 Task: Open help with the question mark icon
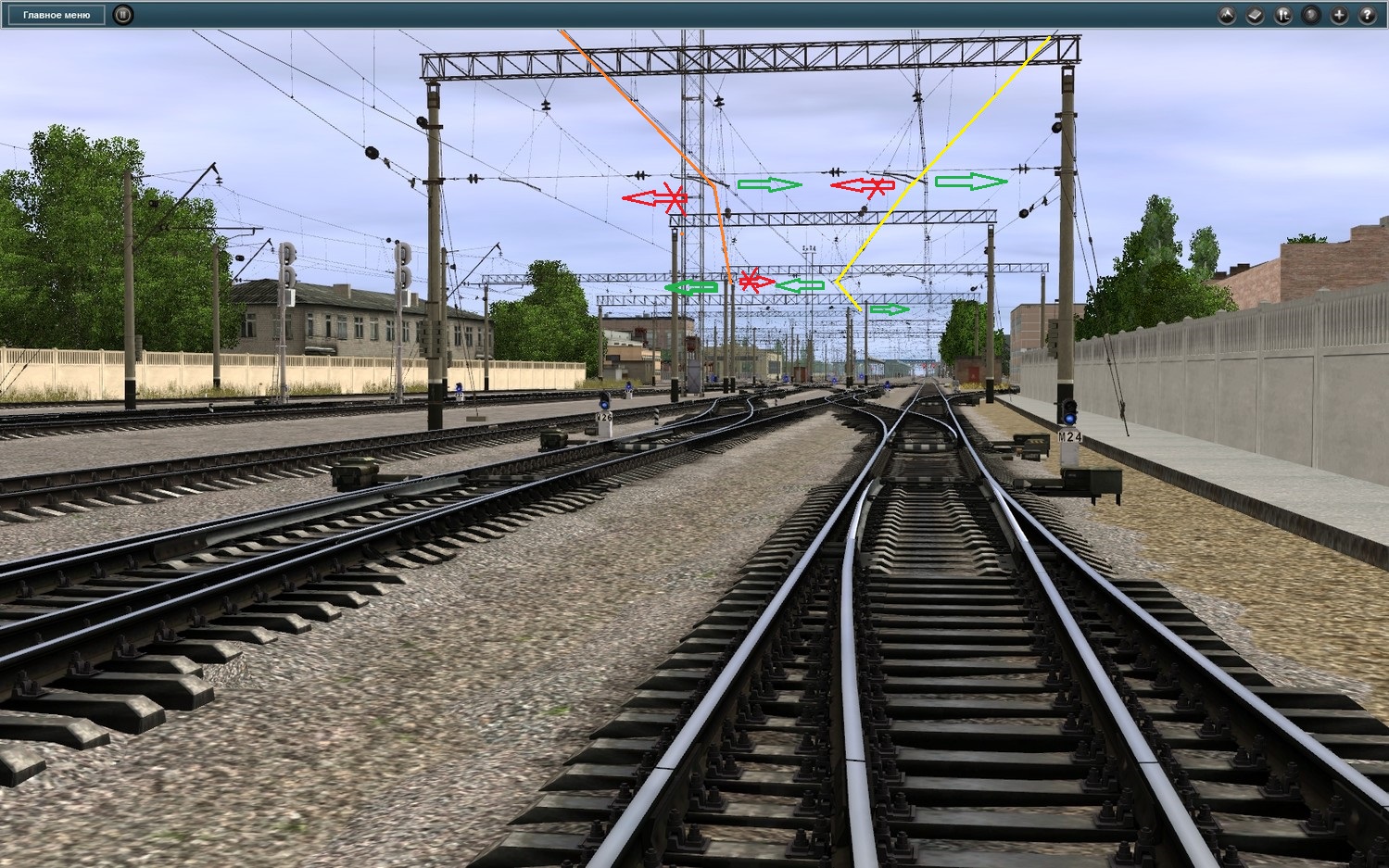1368,15
